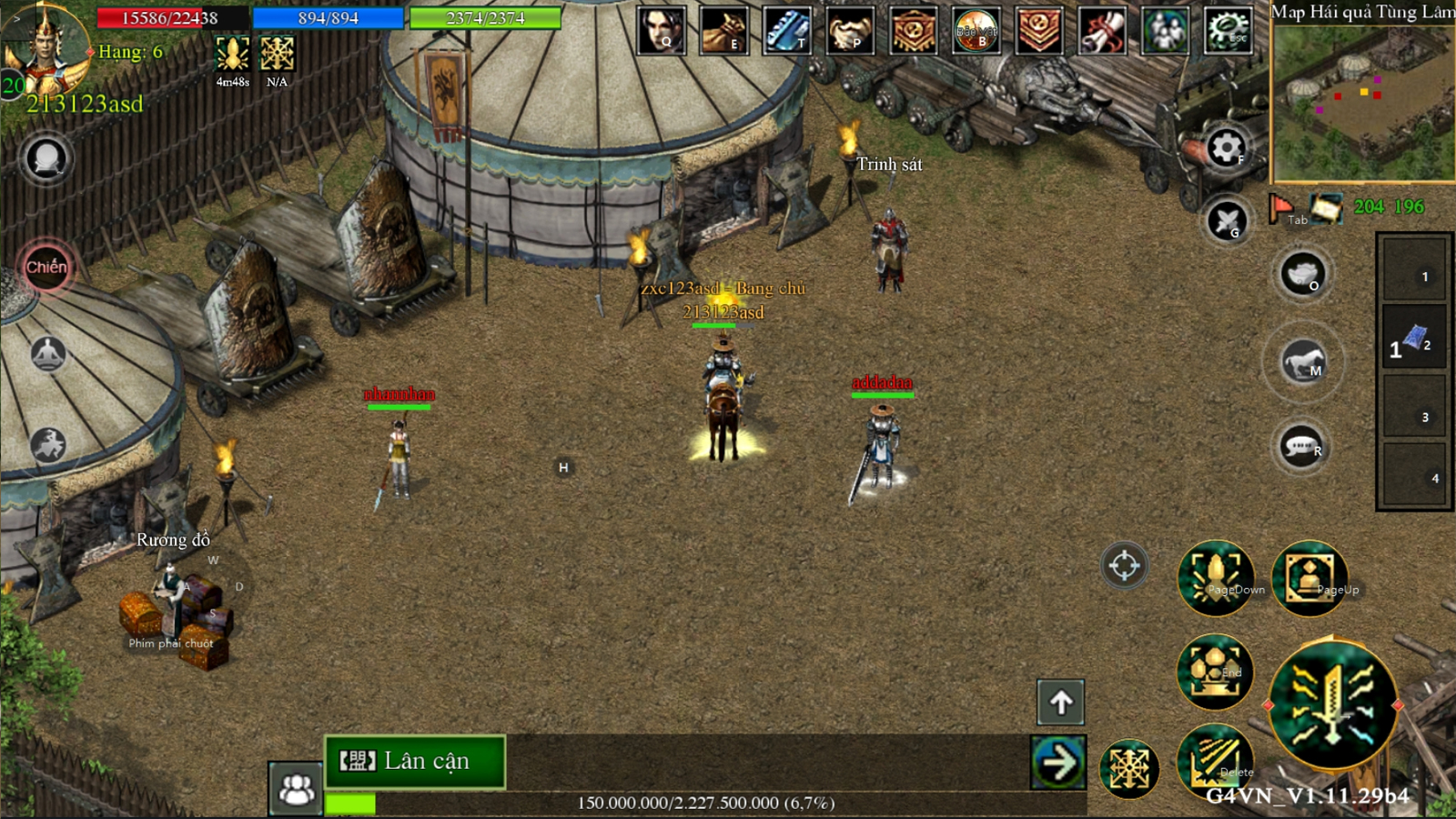Select the Lân cận chat channel

click(415, 761)
